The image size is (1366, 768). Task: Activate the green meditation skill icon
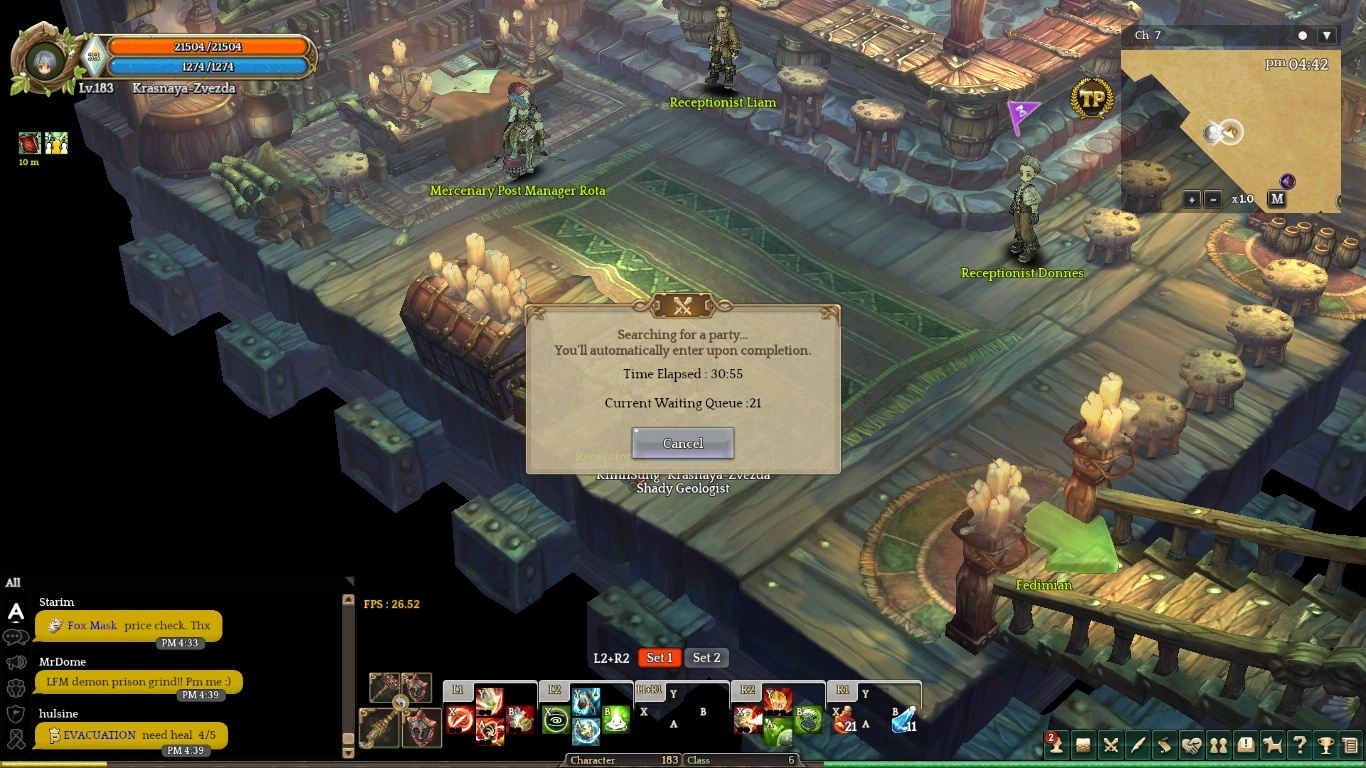click(557, 720)
